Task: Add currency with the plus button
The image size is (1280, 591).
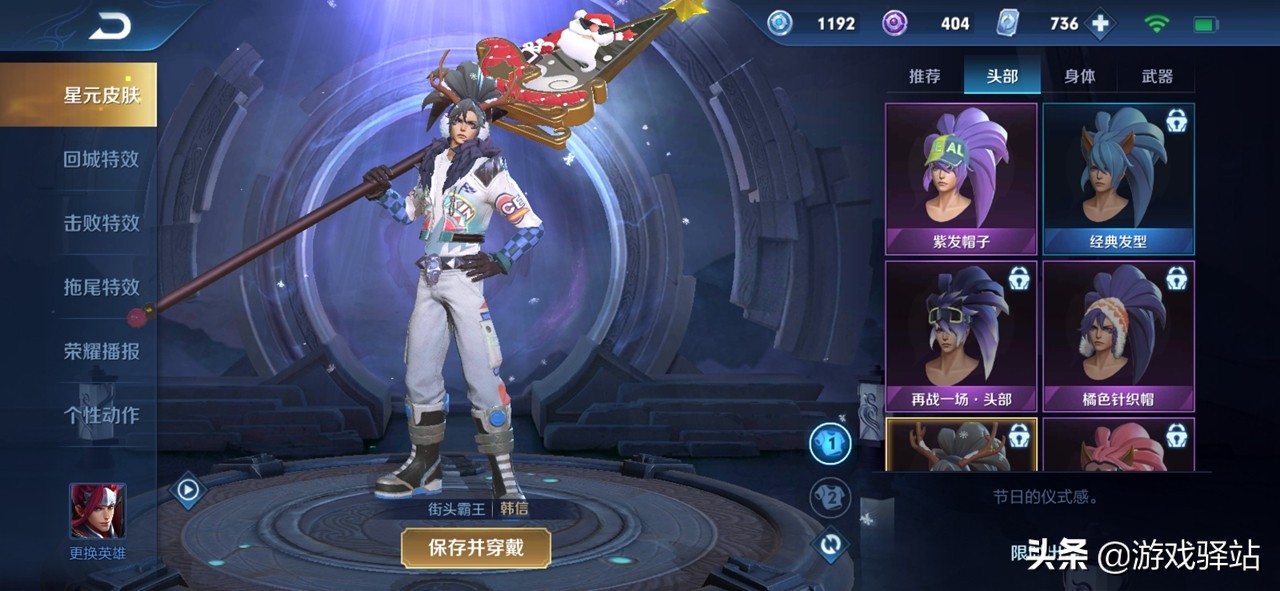Action: point(1100,24)
